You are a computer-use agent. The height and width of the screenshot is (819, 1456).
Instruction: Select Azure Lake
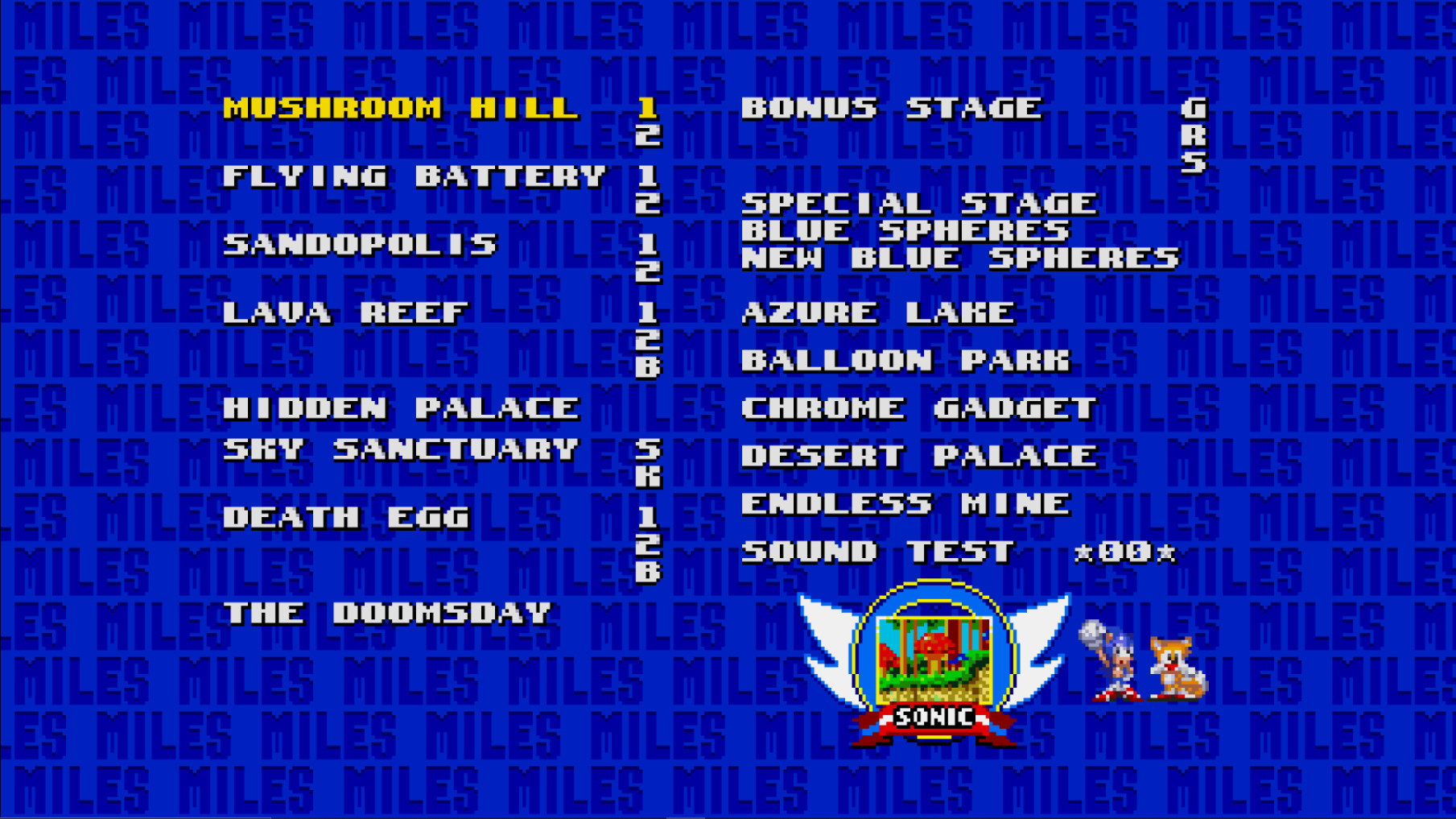tap(877, 312)
